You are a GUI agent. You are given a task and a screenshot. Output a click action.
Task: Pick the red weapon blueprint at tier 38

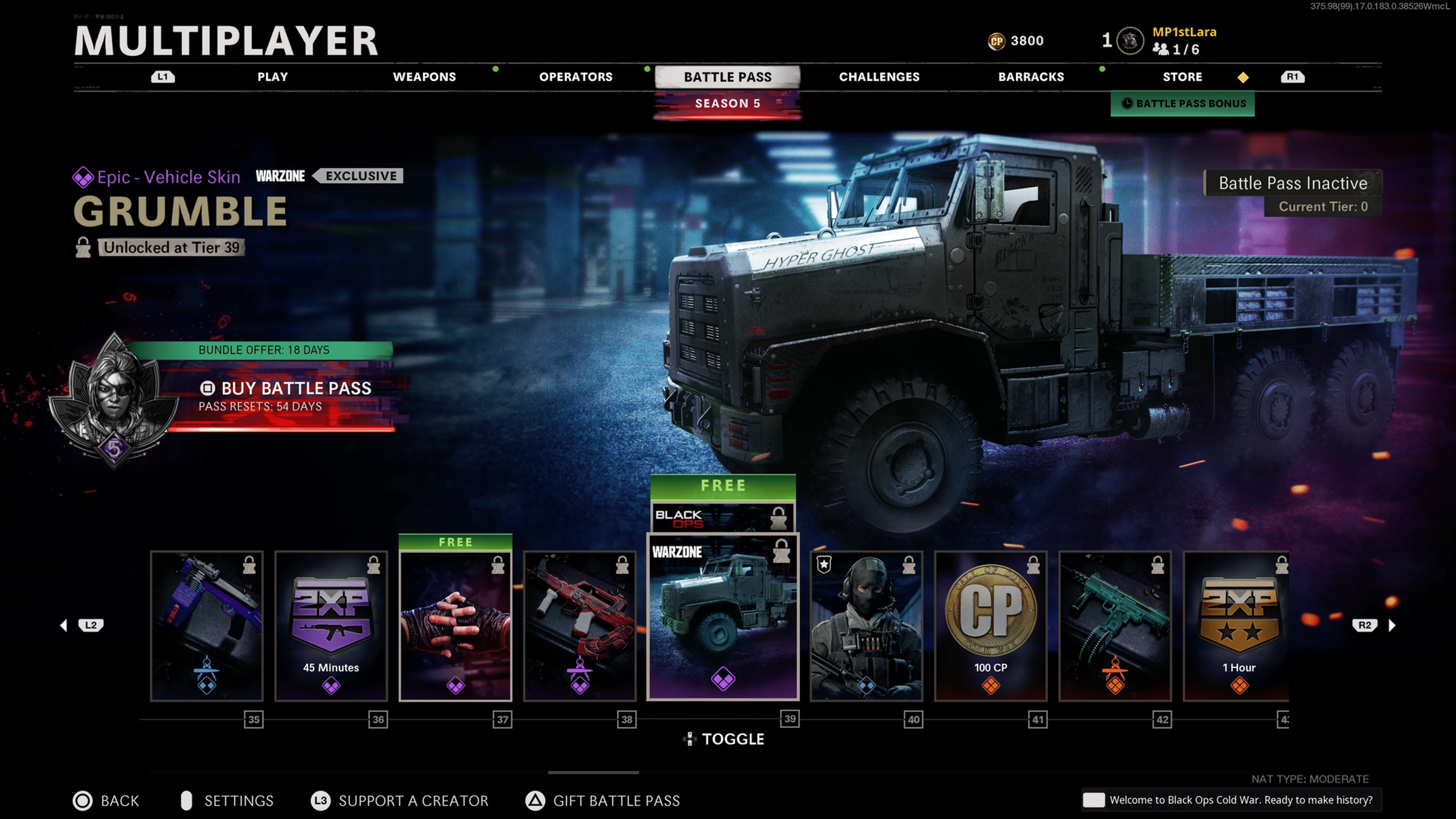580,626
